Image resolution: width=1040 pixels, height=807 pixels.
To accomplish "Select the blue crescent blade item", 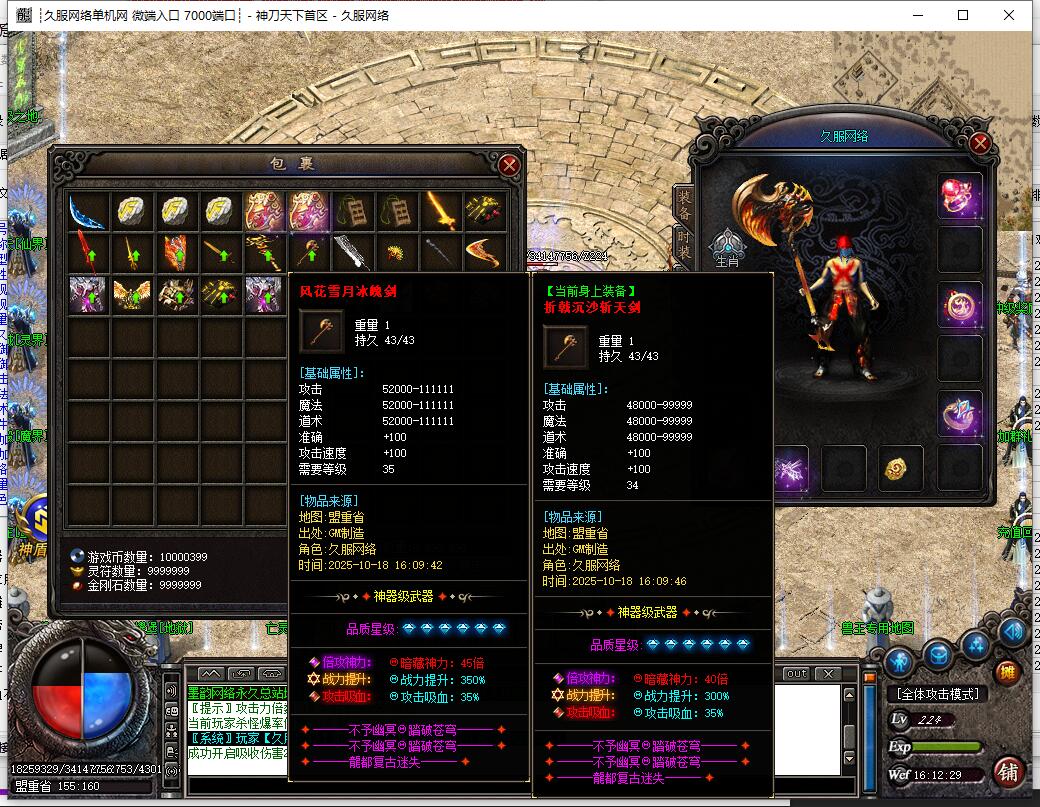I will 88,211.
